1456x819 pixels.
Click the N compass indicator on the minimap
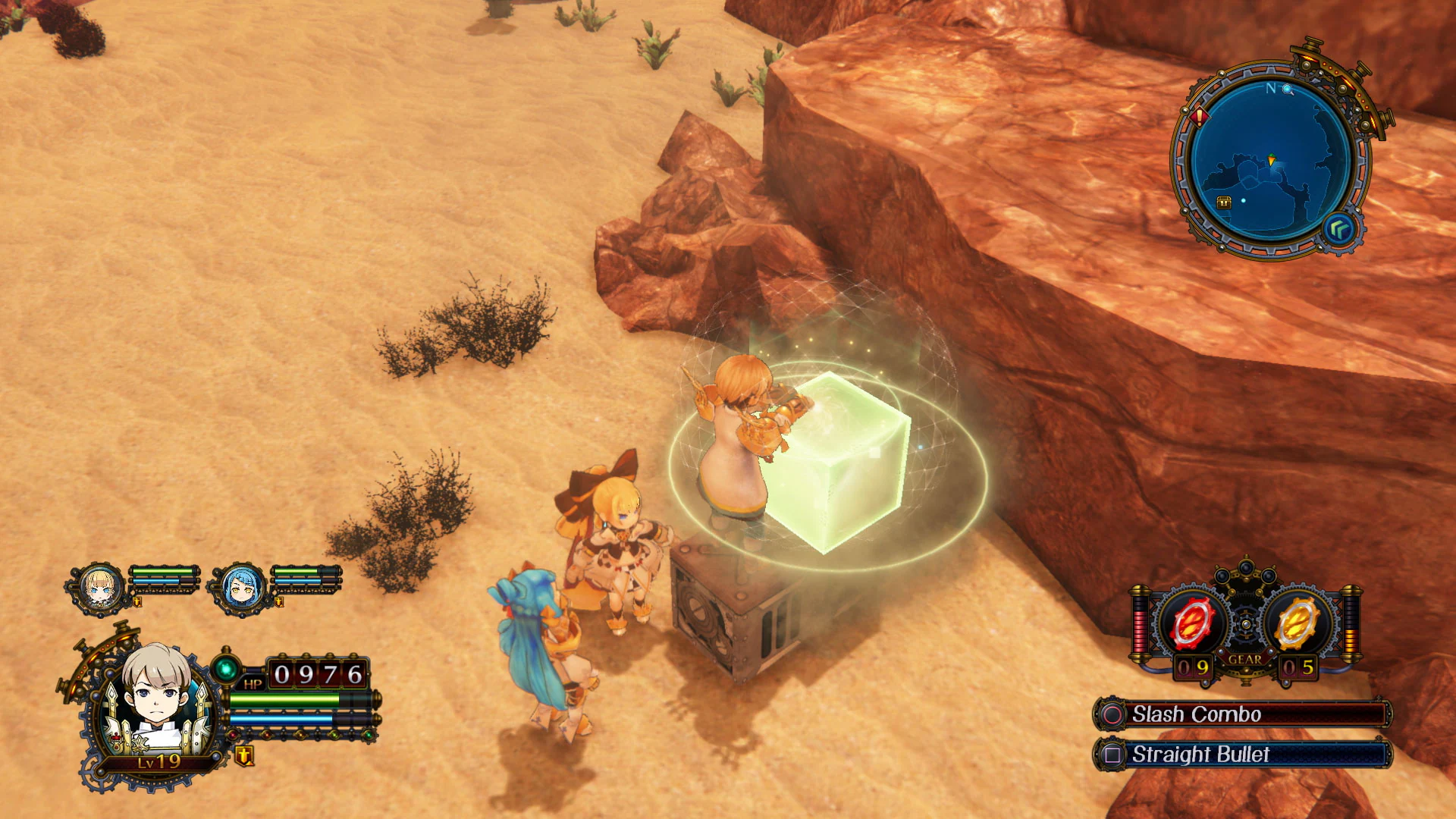[x=1270, y=89]
